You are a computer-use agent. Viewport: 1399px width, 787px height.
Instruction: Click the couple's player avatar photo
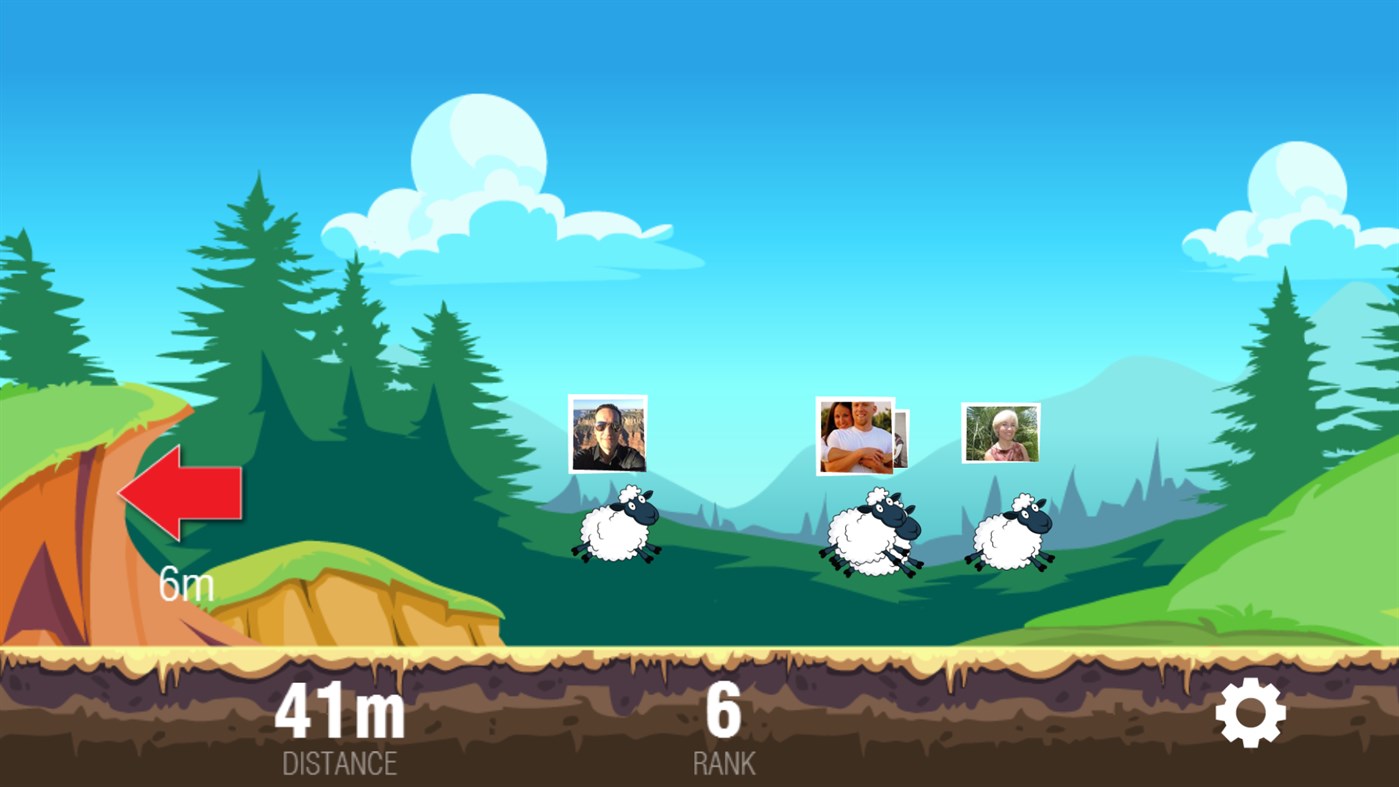855,437
